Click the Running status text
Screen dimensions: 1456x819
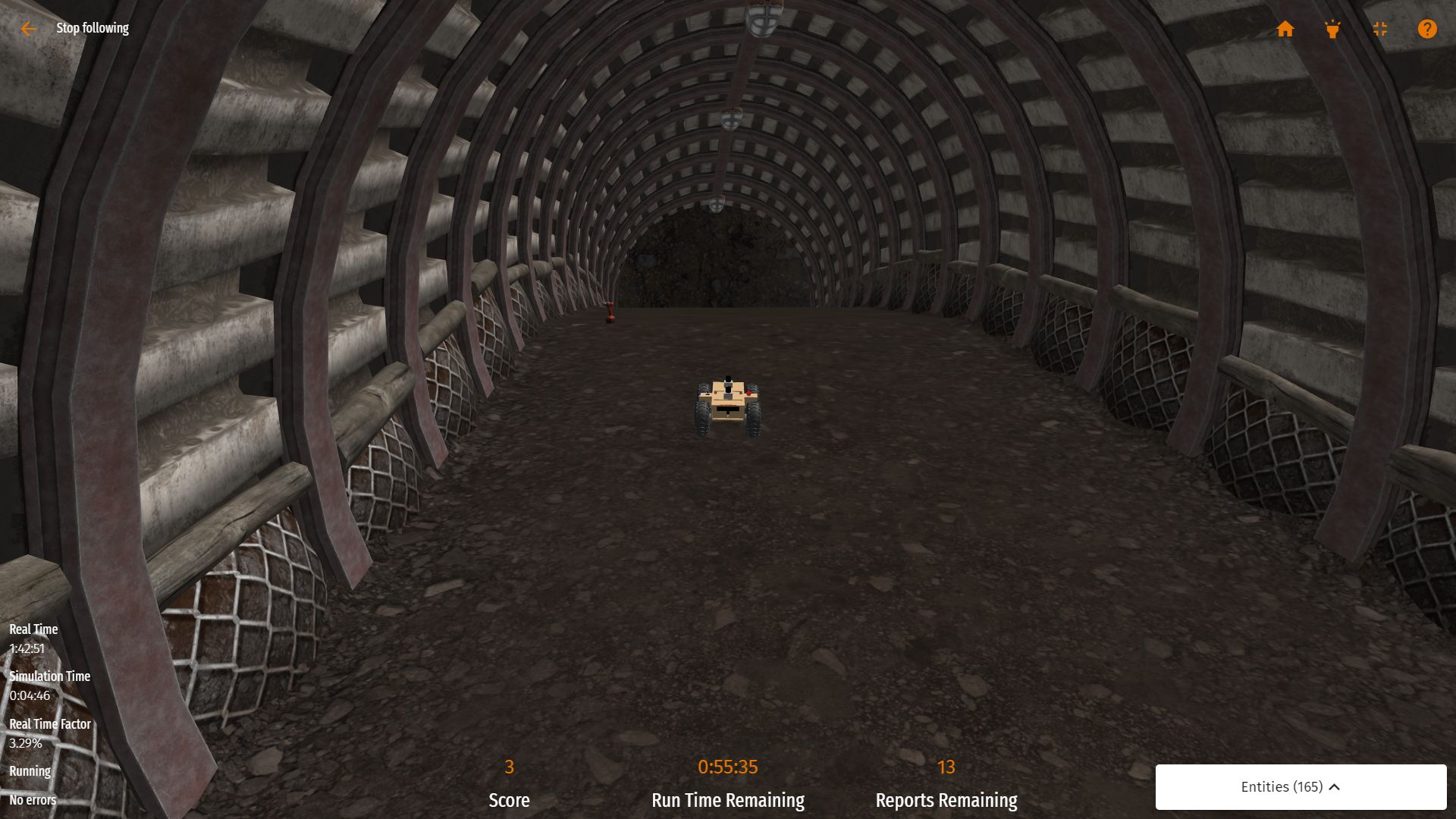29,771
